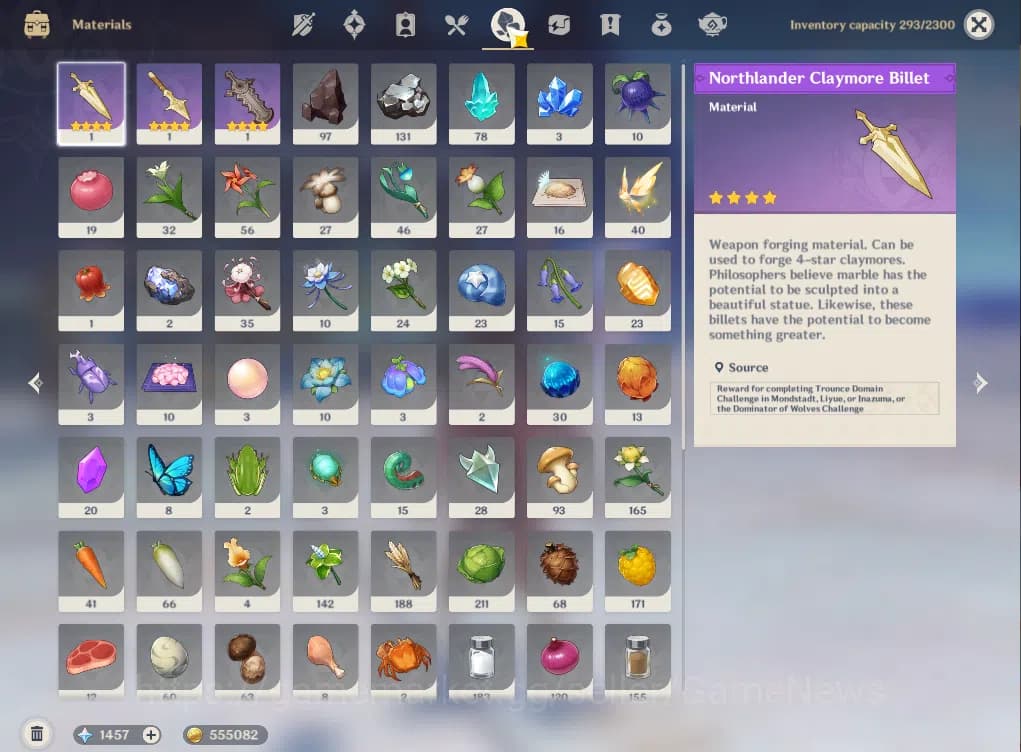
Task: Go to the previous page arrow
Action: [35, 383]
